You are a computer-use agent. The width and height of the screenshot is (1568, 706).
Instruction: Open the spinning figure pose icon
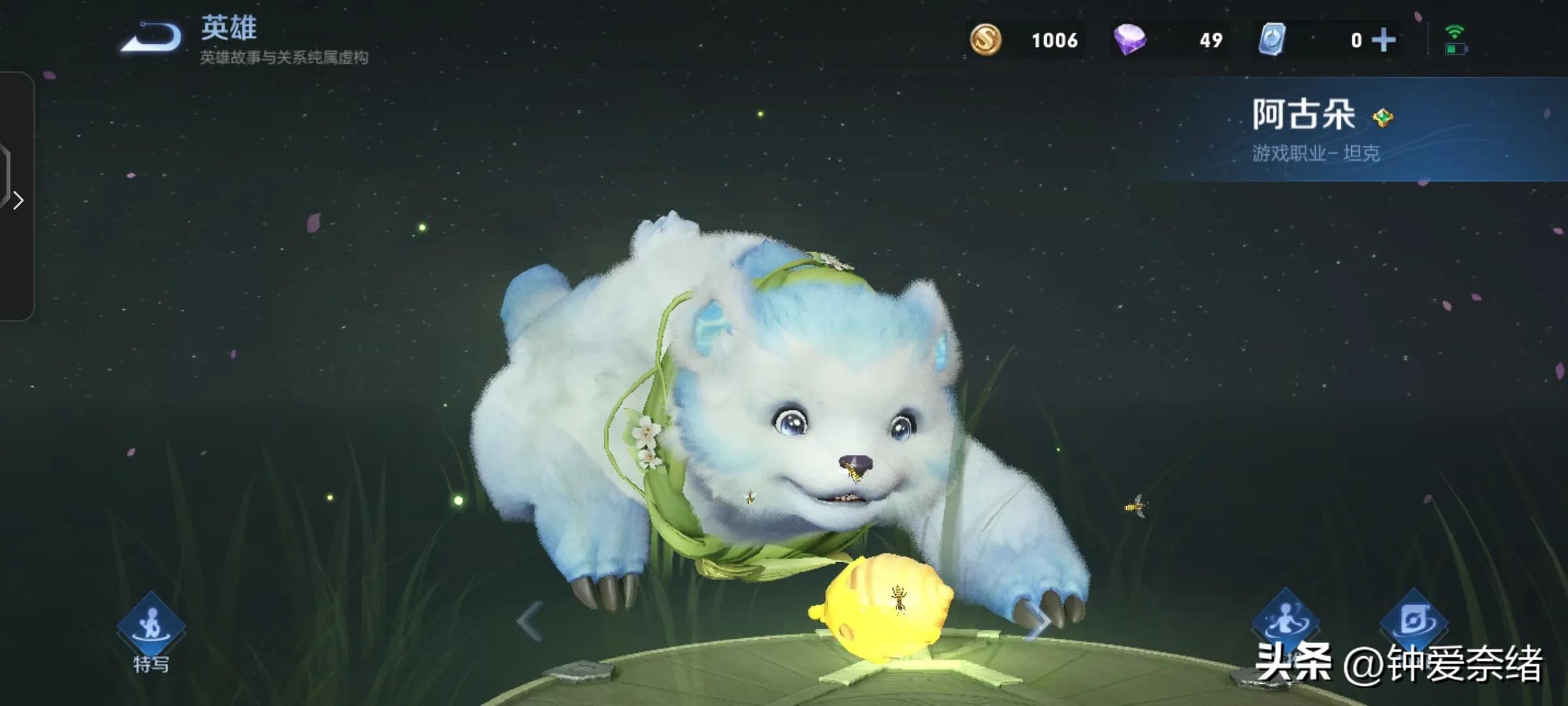click(1284, 621)
